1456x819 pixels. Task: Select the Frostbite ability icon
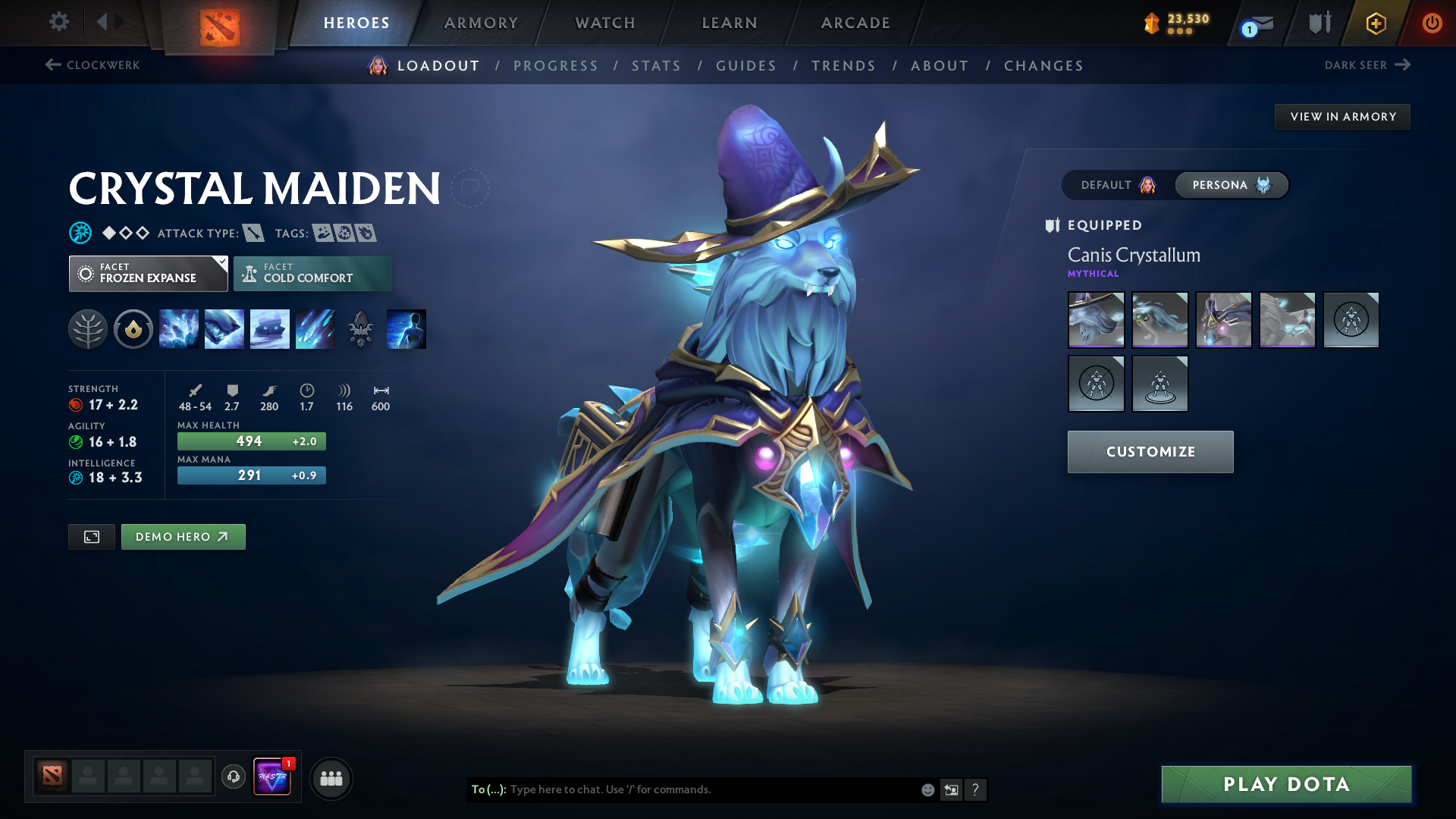[x=224, y=328]
